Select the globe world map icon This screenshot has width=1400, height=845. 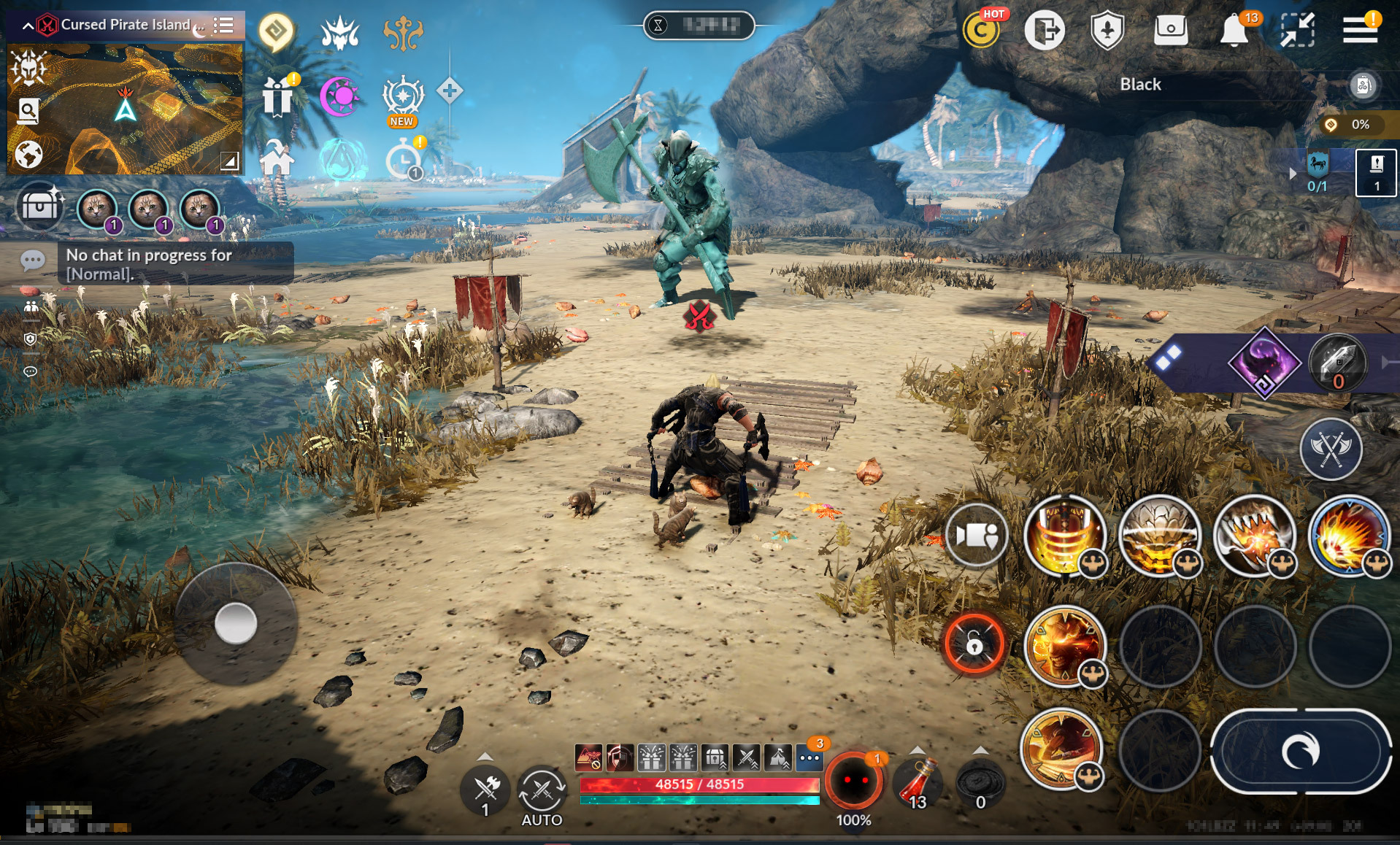tap(28, 155)
